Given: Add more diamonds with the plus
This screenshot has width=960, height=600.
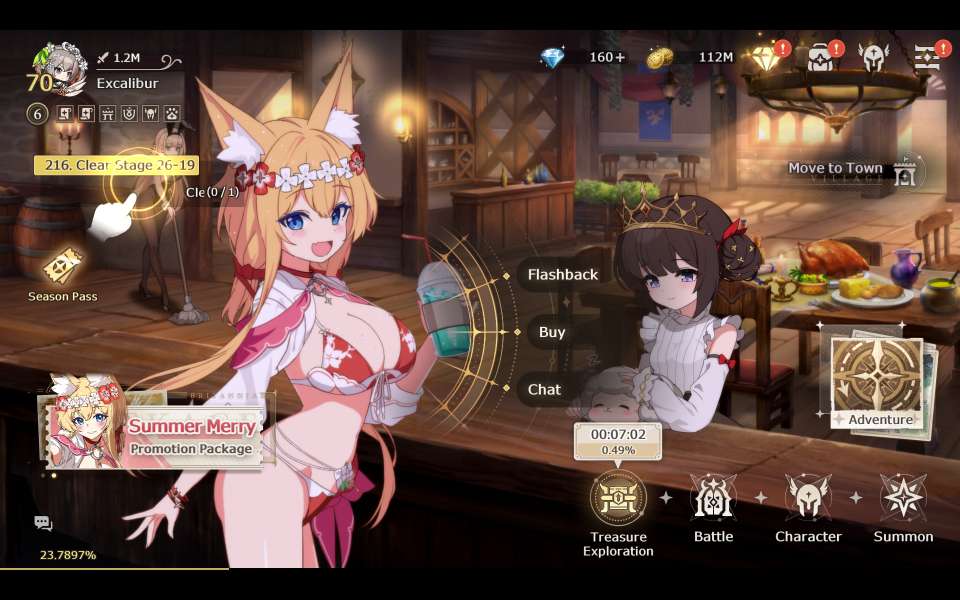Looking at the screenshot, I should click(620, 57).
